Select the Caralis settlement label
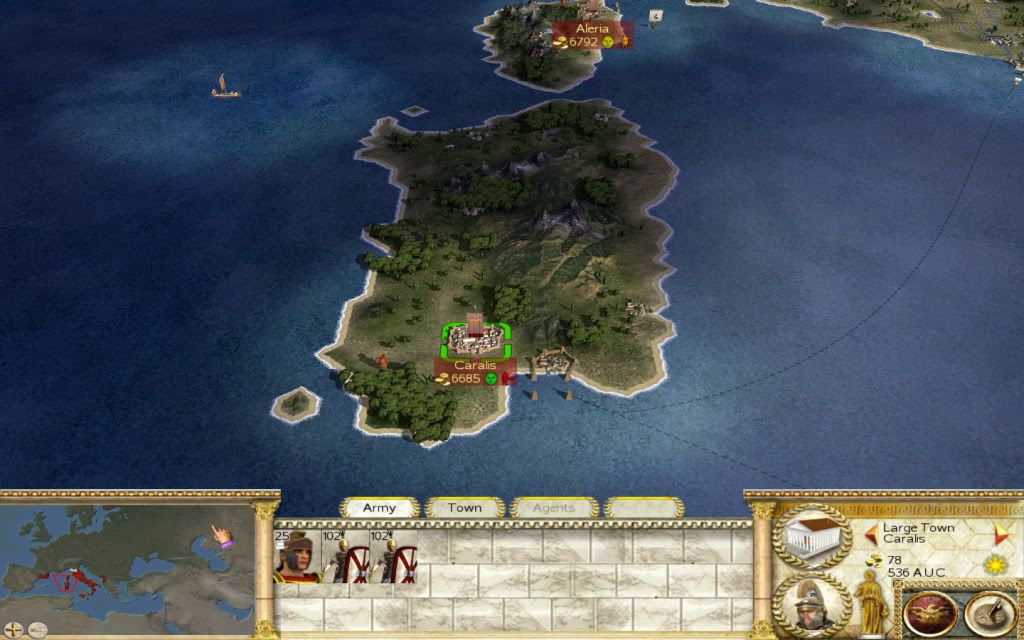This screenshot has width=1024, height=640. [475, 372]
